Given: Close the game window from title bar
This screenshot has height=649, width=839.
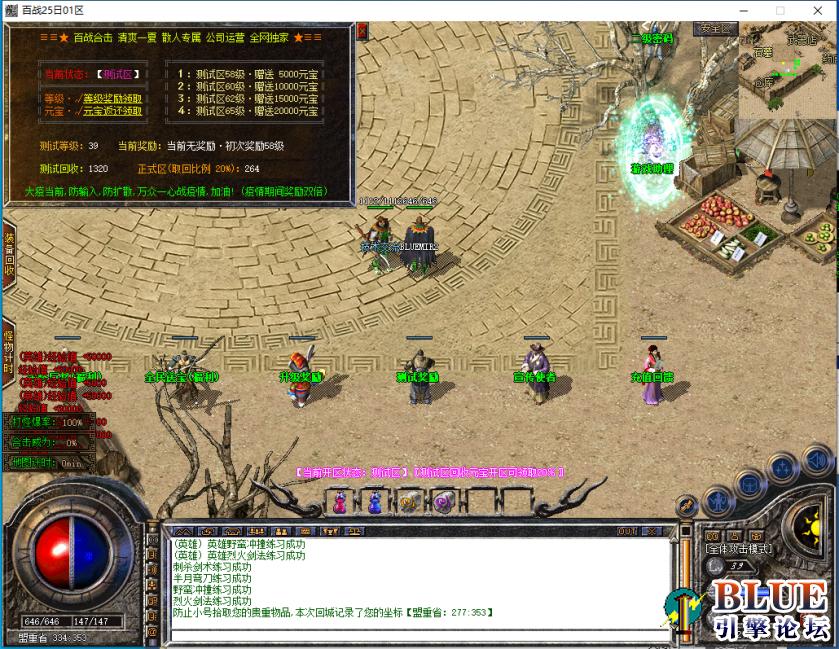Looking at the screenshot, I should 818,10.
